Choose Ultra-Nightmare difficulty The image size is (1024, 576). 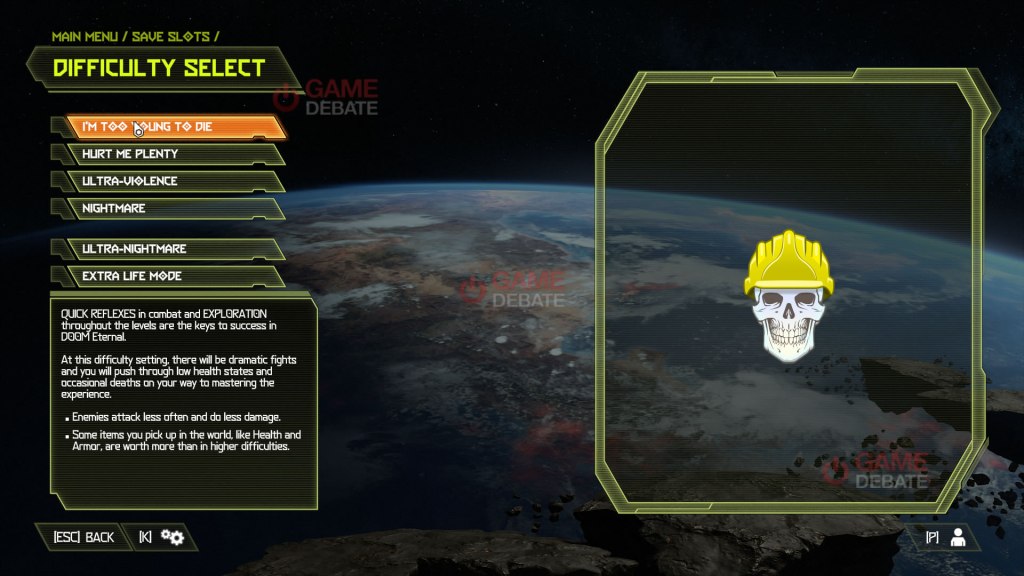[170, 249]
